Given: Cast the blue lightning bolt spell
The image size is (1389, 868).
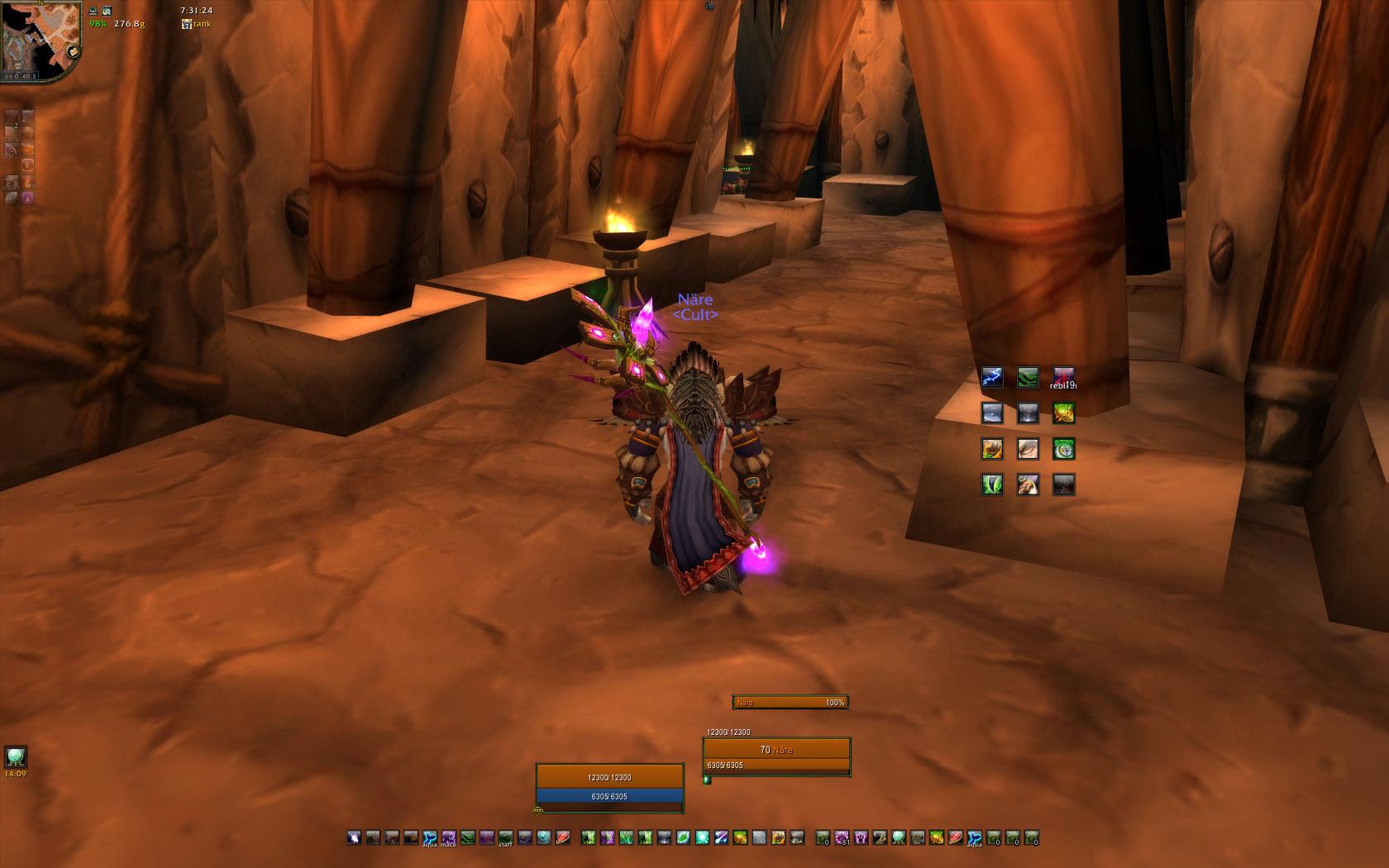Looking at the screenshot, I should coord(992,378).
